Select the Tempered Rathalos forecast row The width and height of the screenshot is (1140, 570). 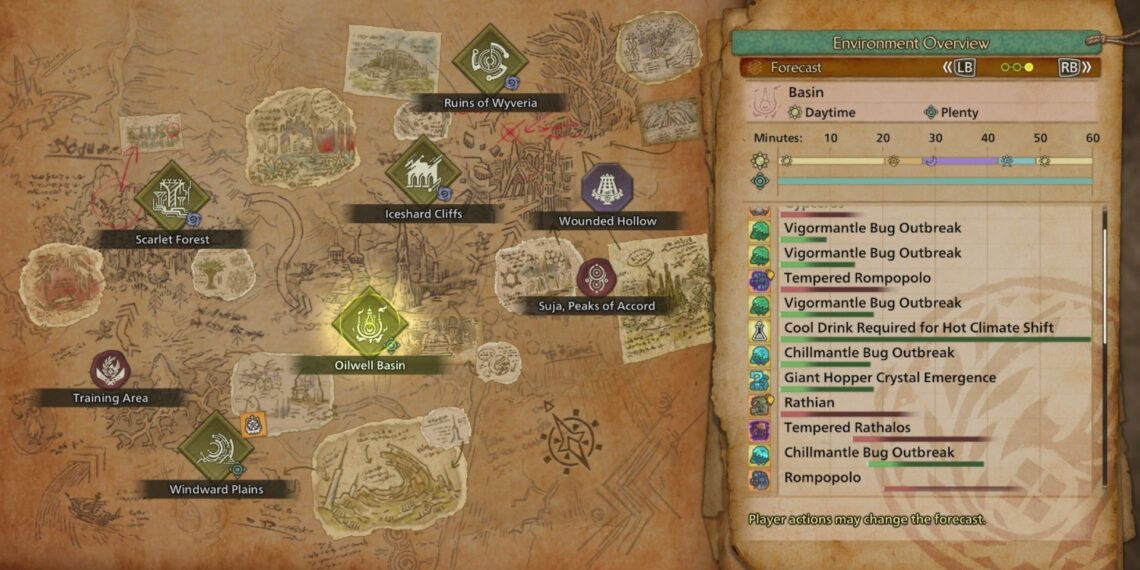coord(847,428)
